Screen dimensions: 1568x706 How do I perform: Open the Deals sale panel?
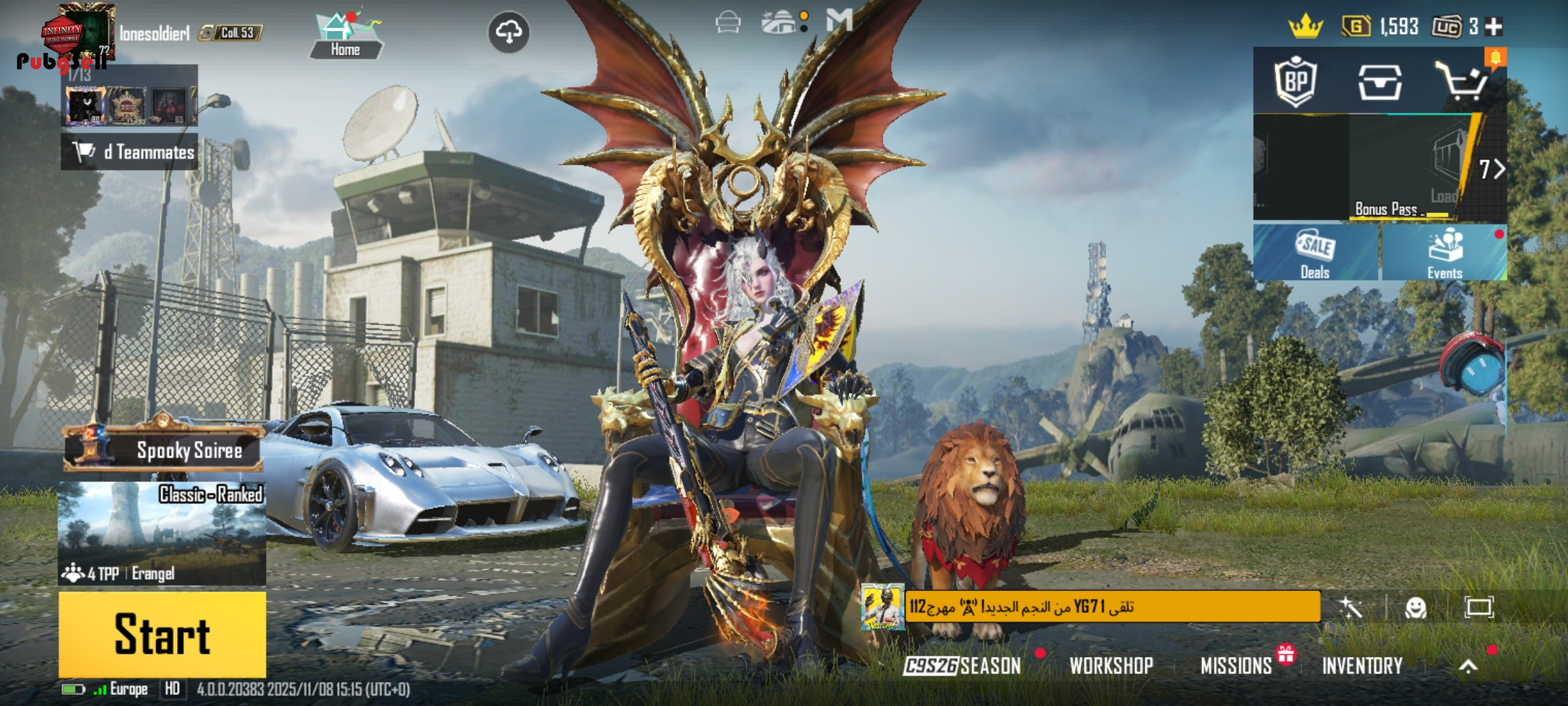(x=1315, y=253)
